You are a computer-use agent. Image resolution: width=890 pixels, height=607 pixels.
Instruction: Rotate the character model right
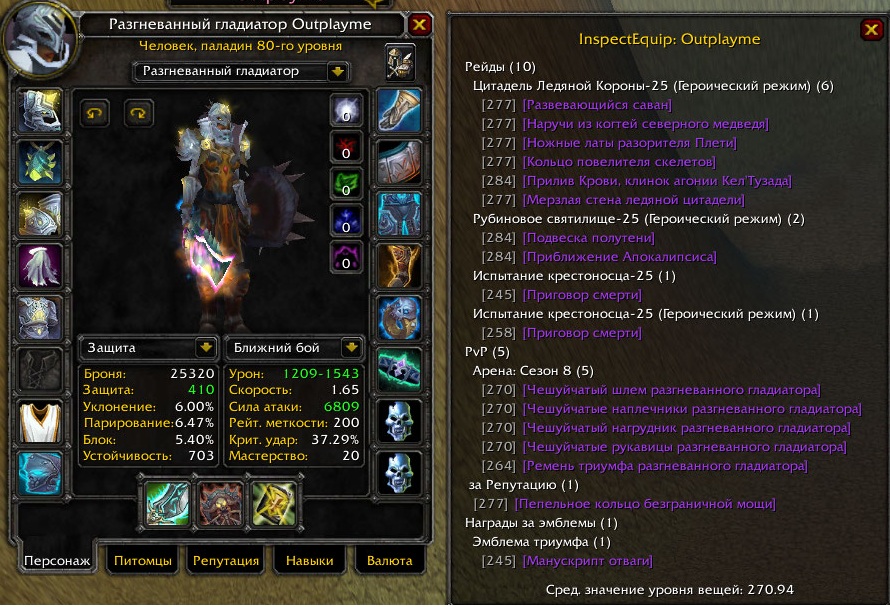point(138,113)
